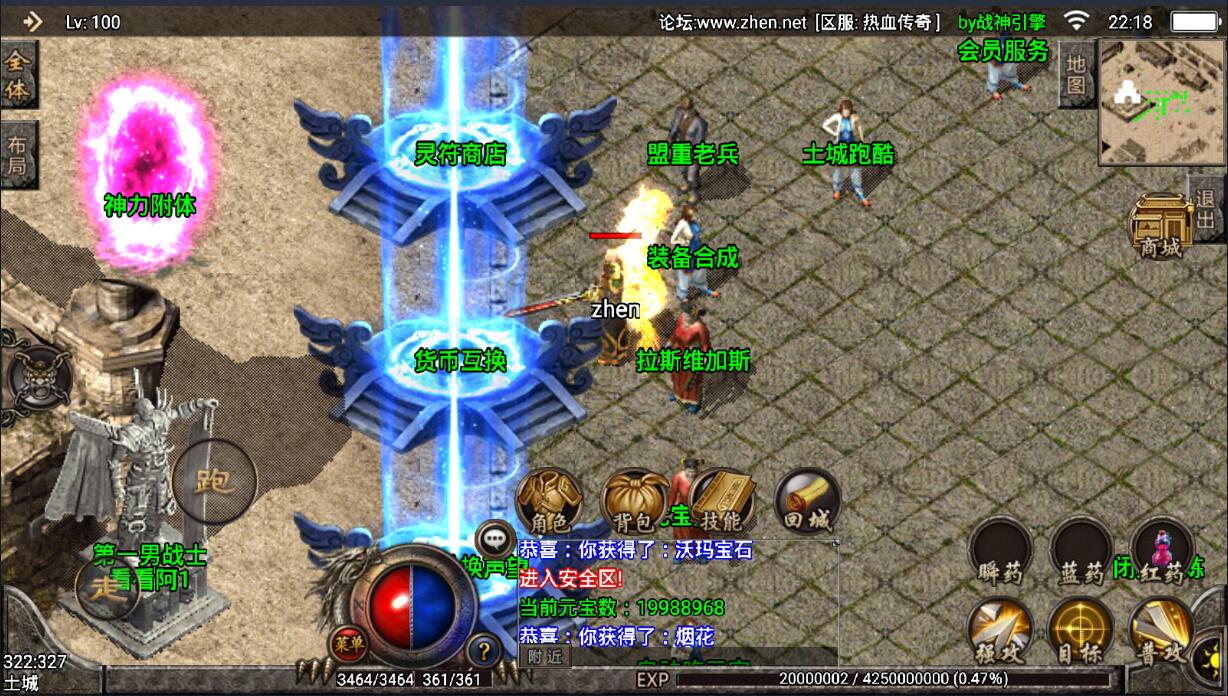The height and width of the screenshot is (696, 1228).
Task: Open the chat speech bubble button
Action: coord(494,538)
